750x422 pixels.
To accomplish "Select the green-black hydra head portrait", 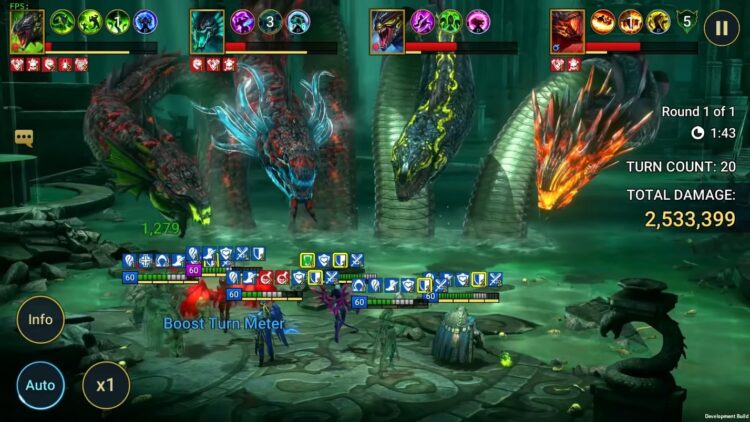I will 27,31.
